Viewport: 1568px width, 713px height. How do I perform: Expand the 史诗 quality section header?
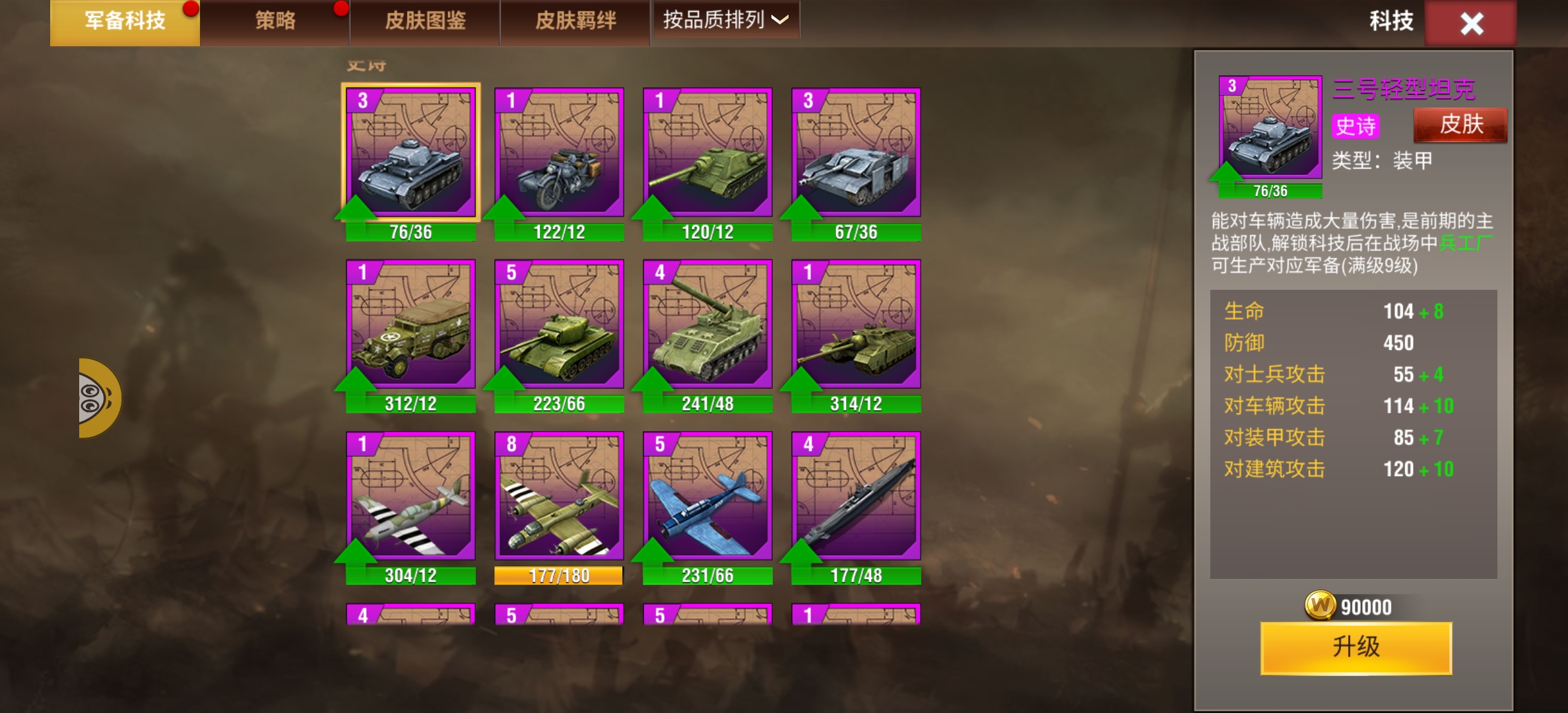click(368, 65)
